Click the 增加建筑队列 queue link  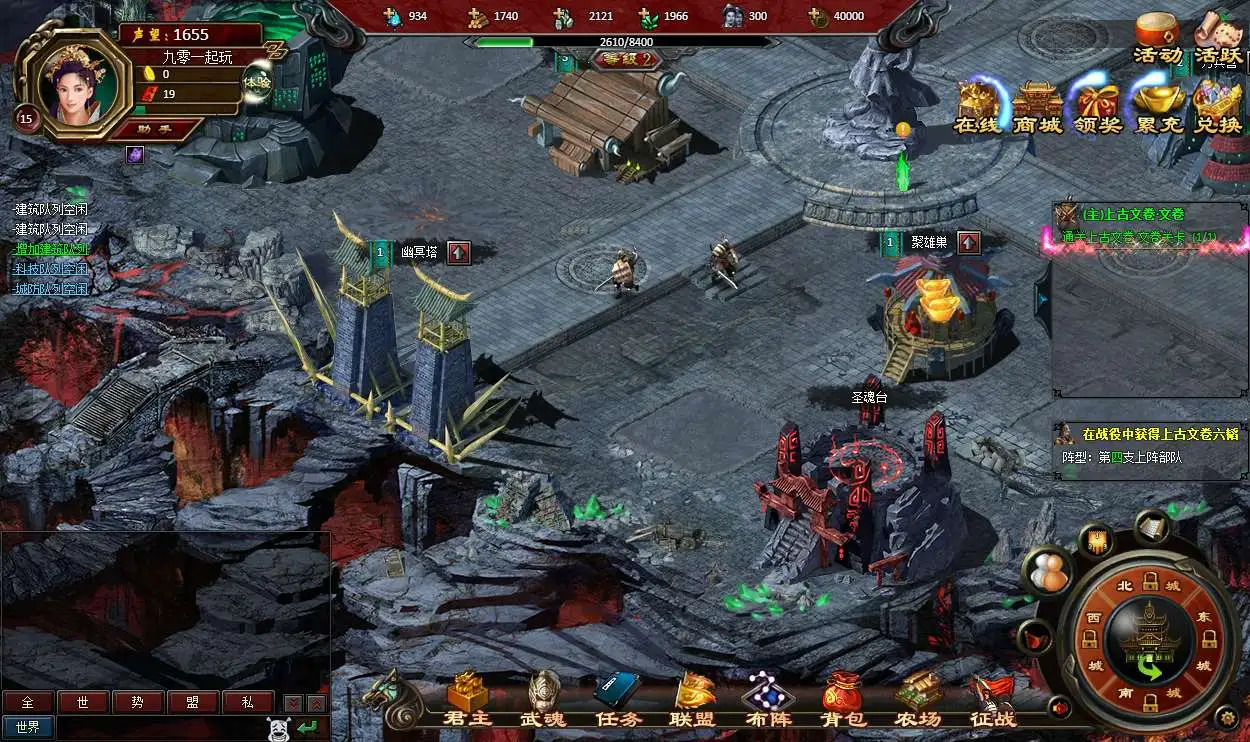(x=51, y=249)
